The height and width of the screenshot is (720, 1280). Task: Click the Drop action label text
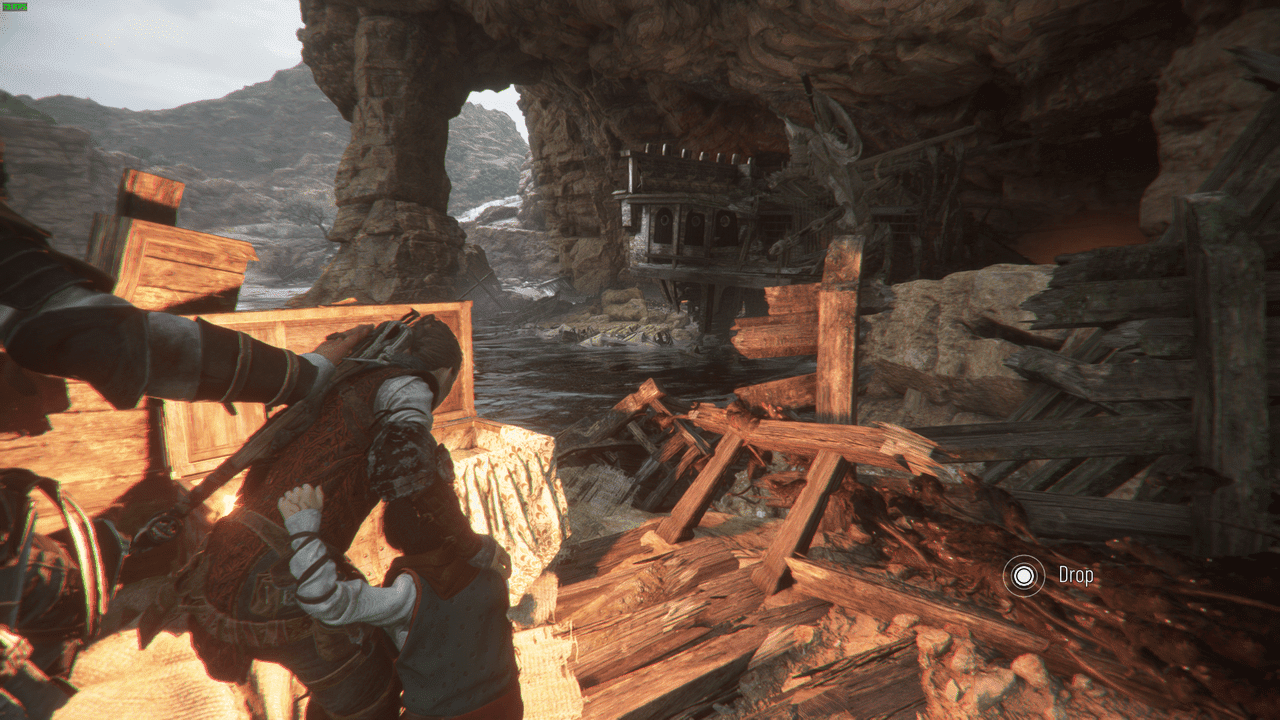[x=1076, y=576]
